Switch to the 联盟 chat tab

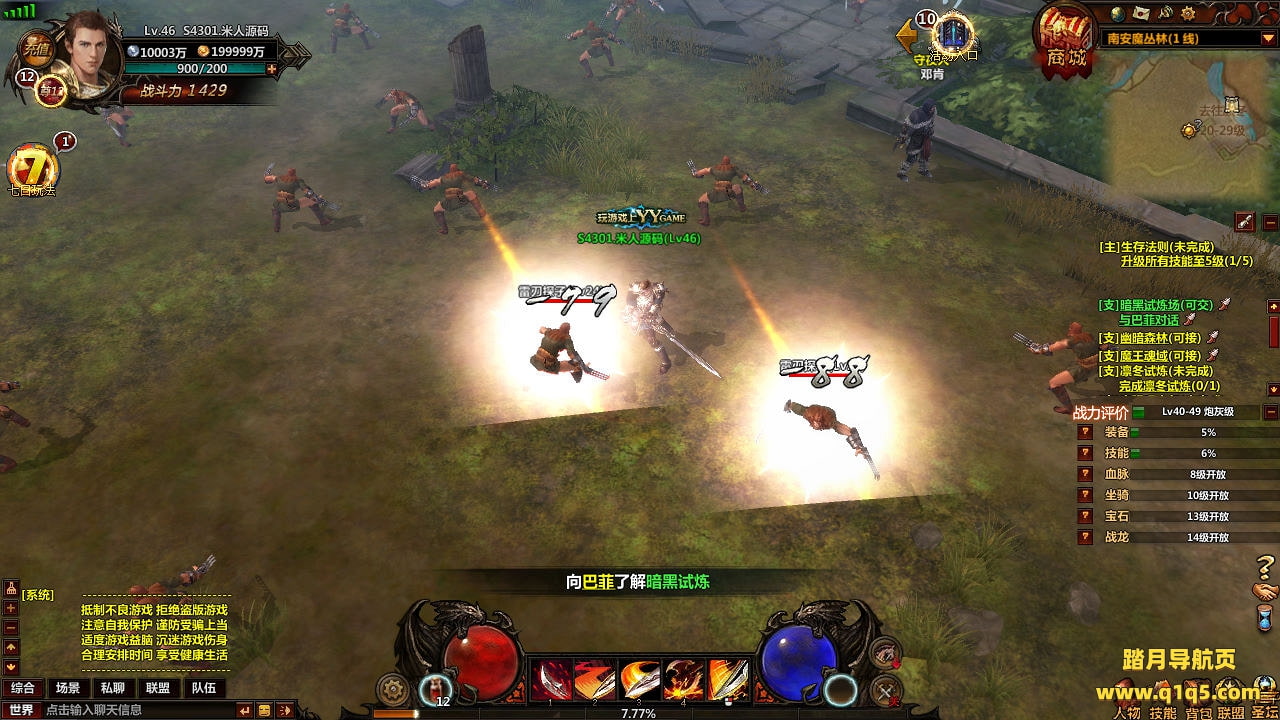point(157,688)
